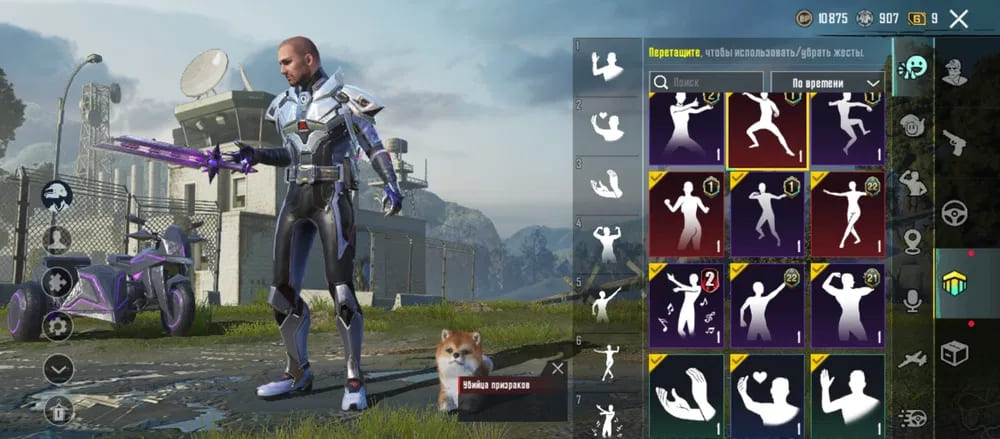This screenshot has width=1000, height=439.
Task: Click the puzzle piece icon
Action: (57, 282)
